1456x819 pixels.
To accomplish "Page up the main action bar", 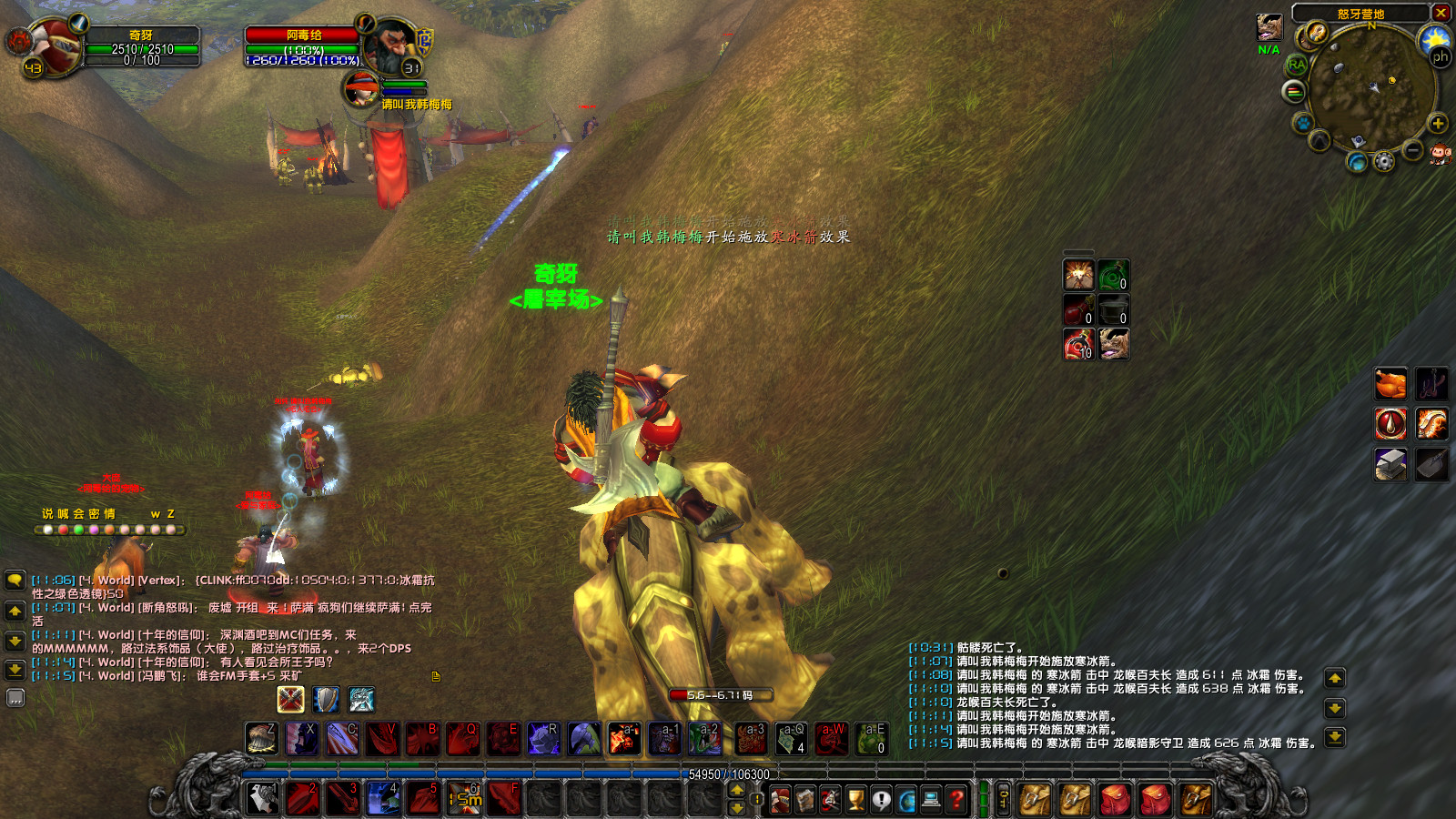I will 737,790.
